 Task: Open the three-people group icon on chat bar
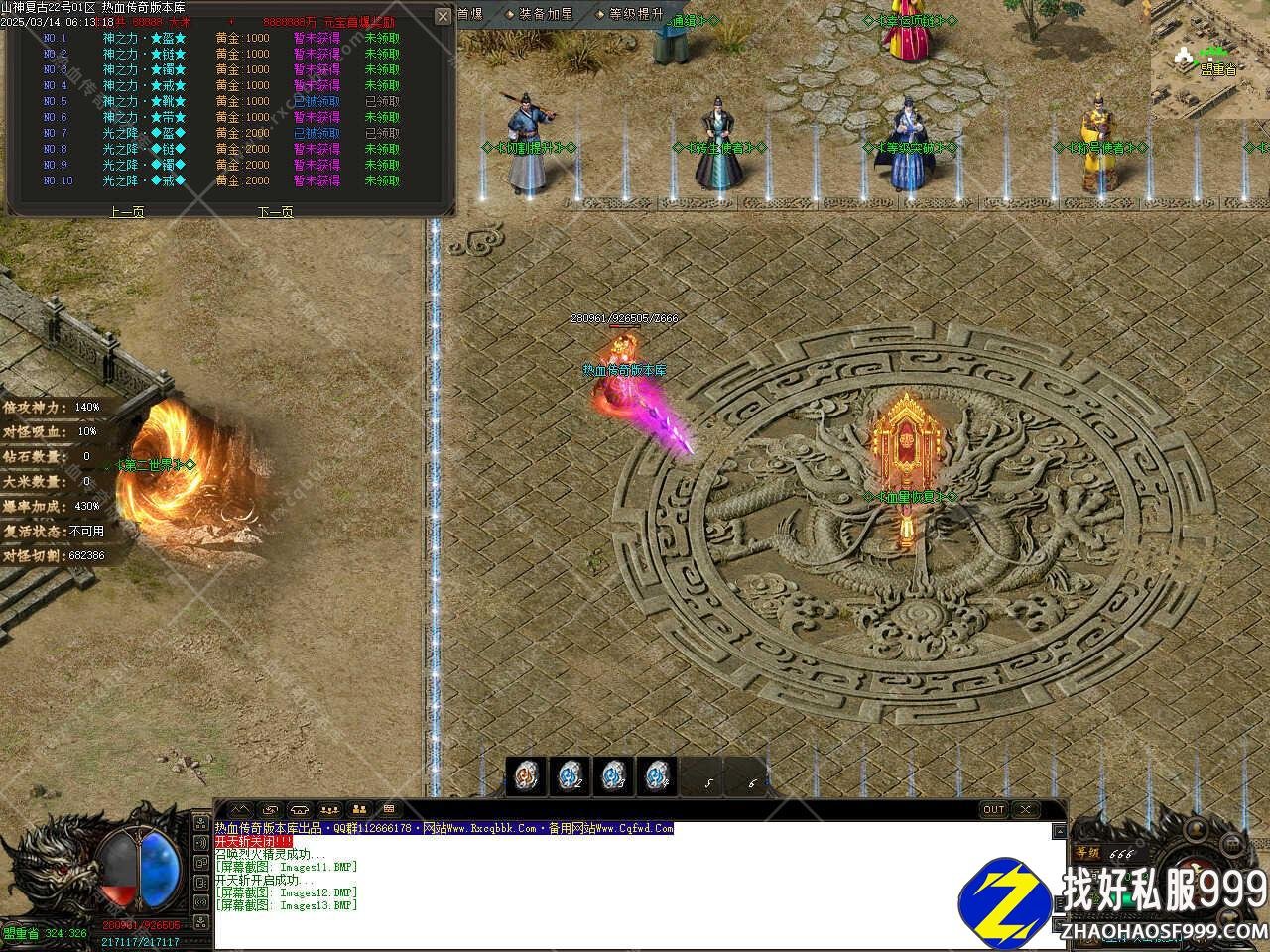coord(330,810)
